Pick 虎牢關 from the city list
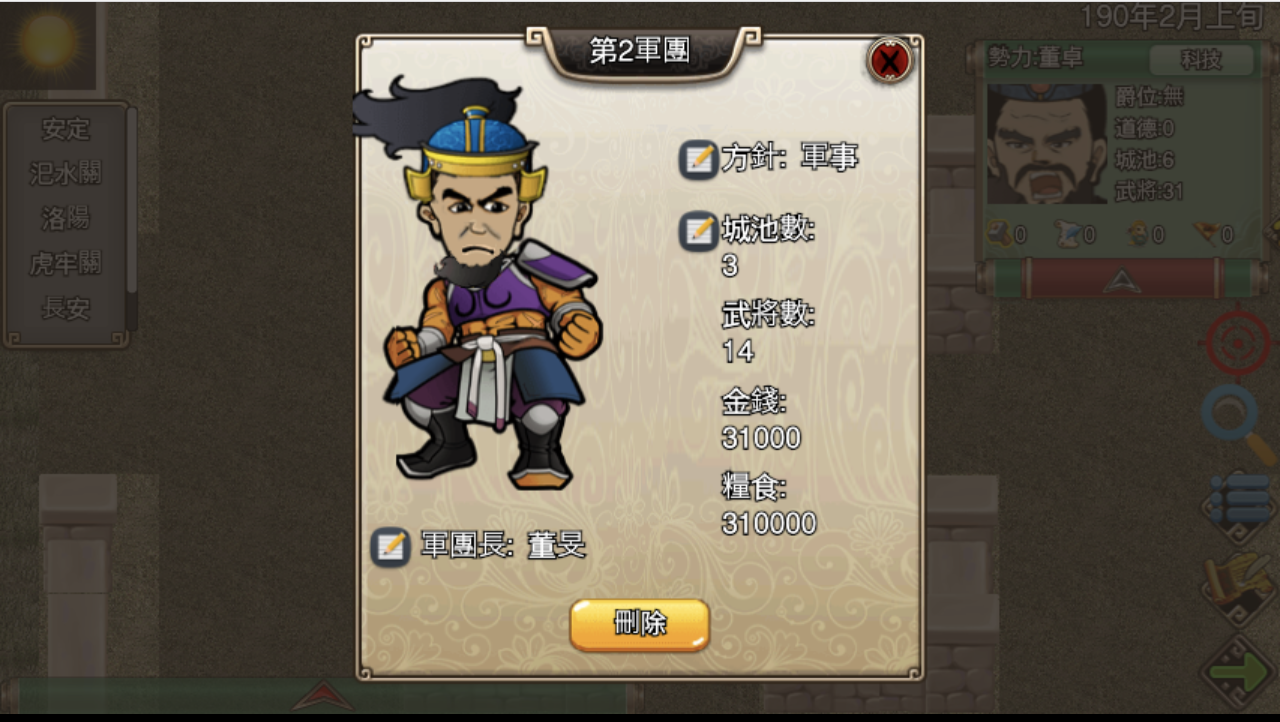Screen dimensions: 1280x722 66,263
